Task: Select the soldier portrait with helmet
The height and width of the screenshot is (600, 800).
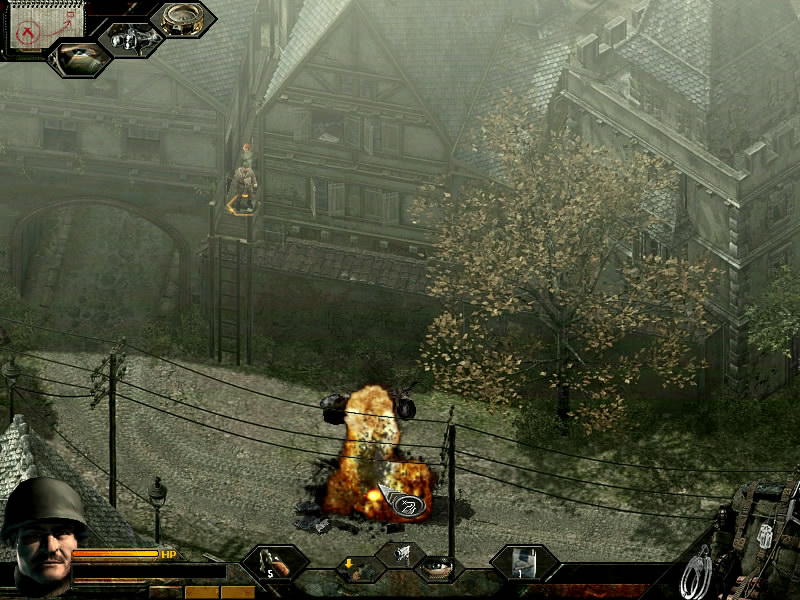Action: 42,531
